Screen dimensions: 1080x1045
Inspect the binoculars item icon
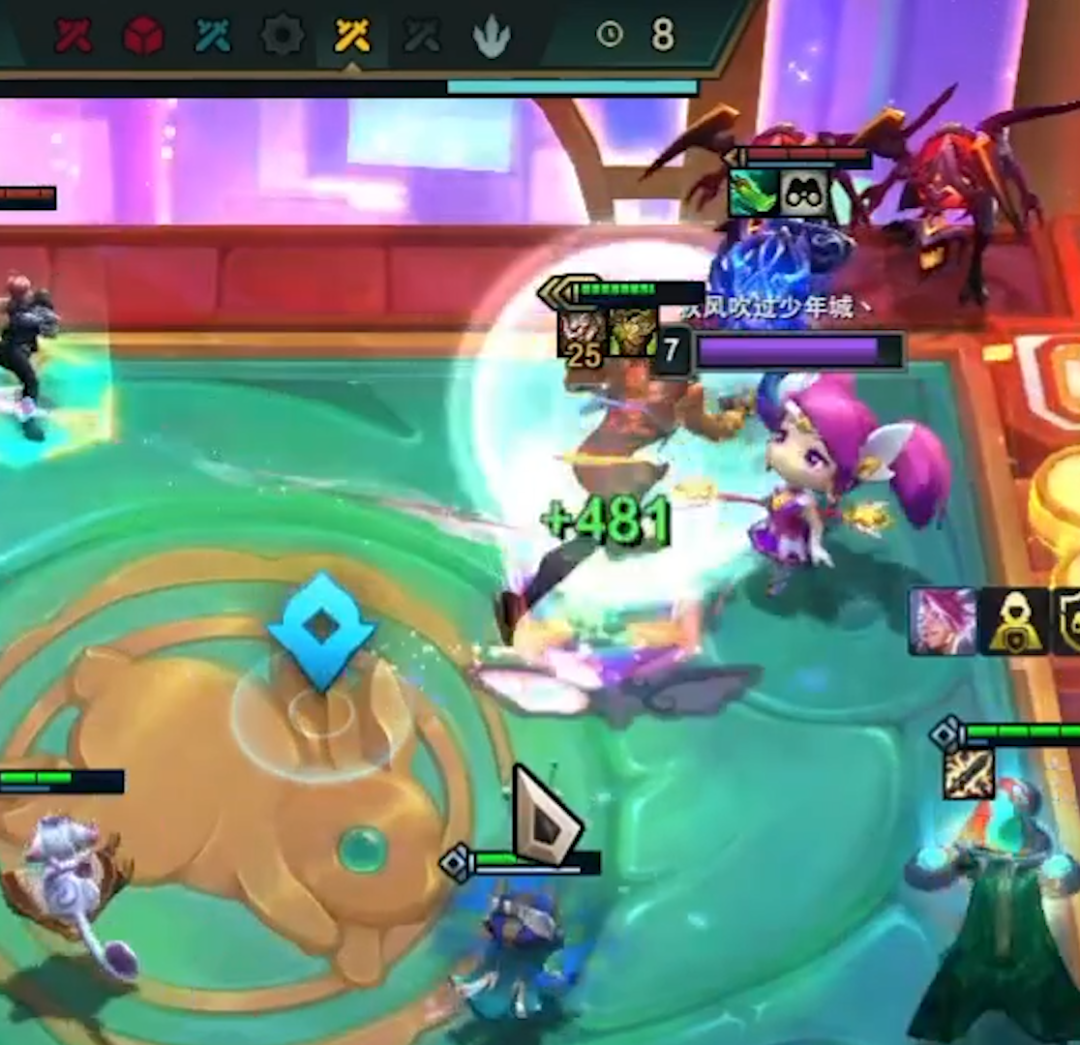(806, 192)
